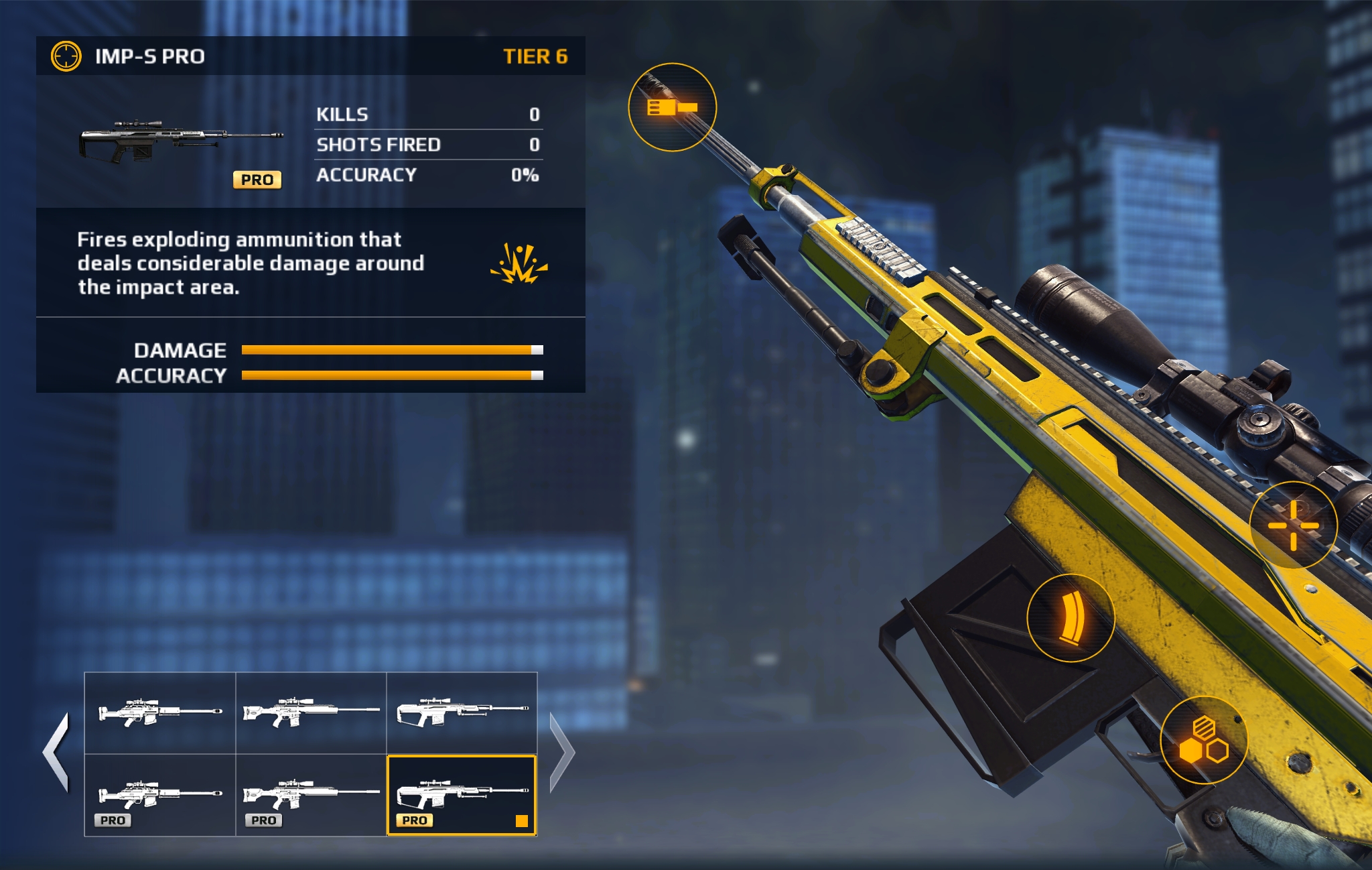The image size is (1372, 870).
Task: Open the scope crosshair upgrade icon
Action: point(1293,525)
